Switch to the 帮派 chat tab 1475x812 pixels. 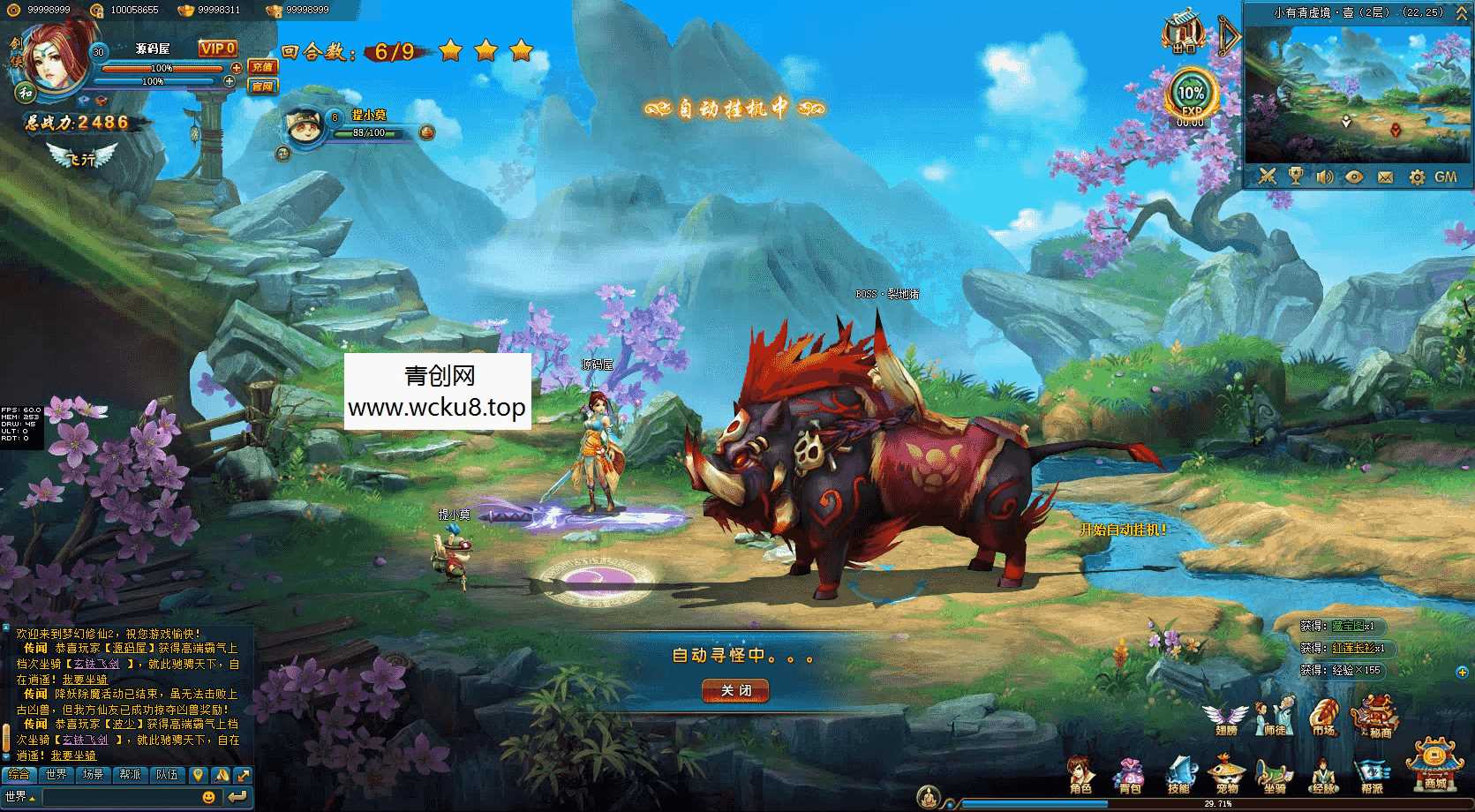[130, 775]
